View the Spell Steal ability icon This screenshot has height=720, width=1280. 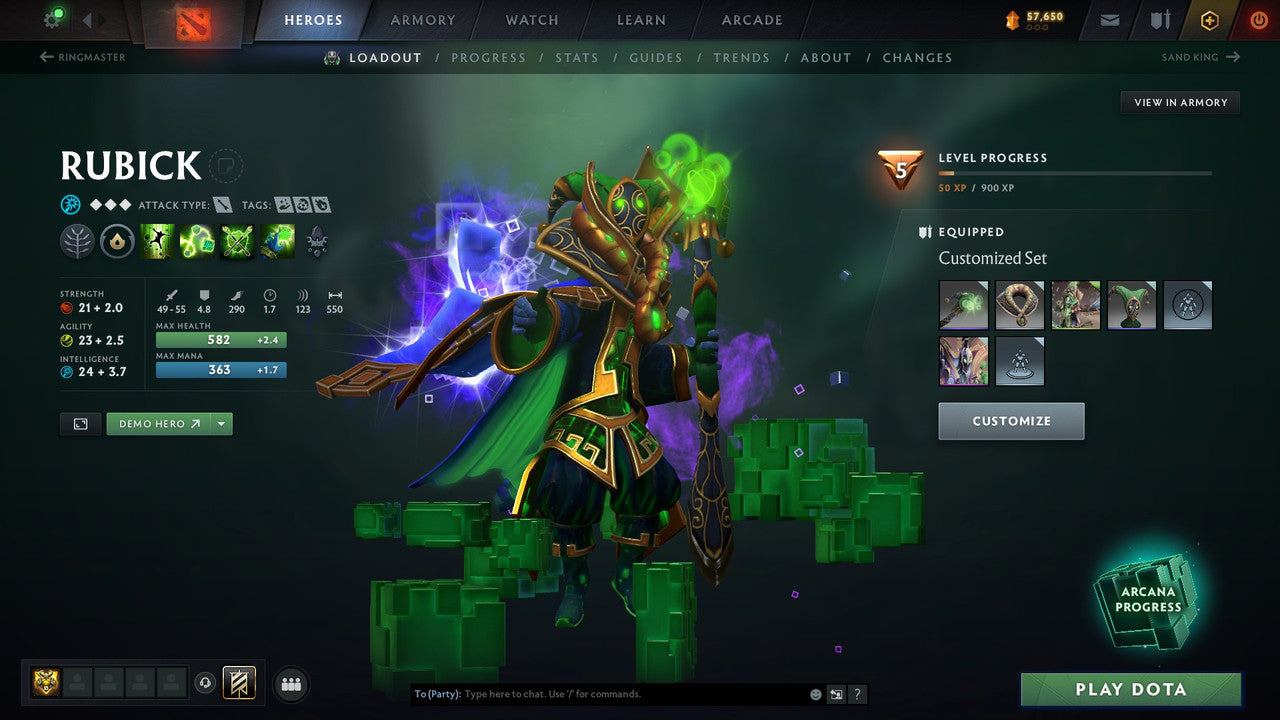pyautogui.click(x=277, y=240)
